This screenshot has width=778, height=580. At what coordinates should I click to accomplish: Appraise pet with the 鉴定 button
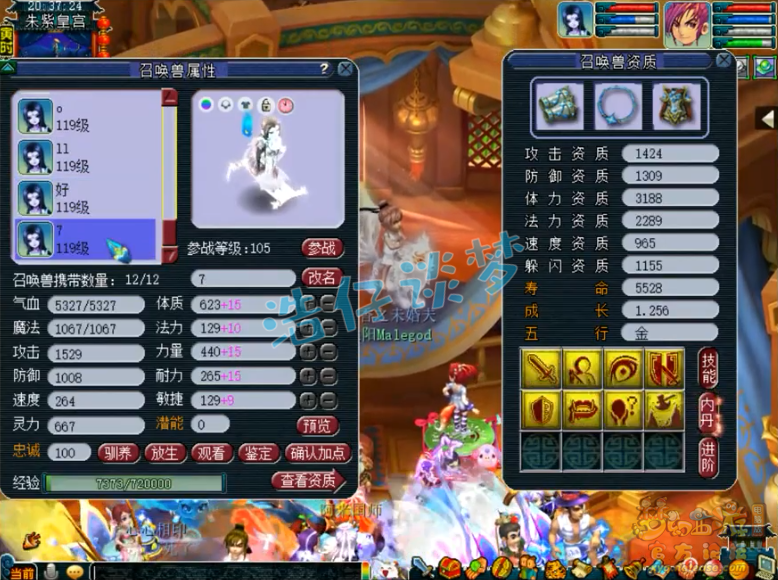click(257, 453)
